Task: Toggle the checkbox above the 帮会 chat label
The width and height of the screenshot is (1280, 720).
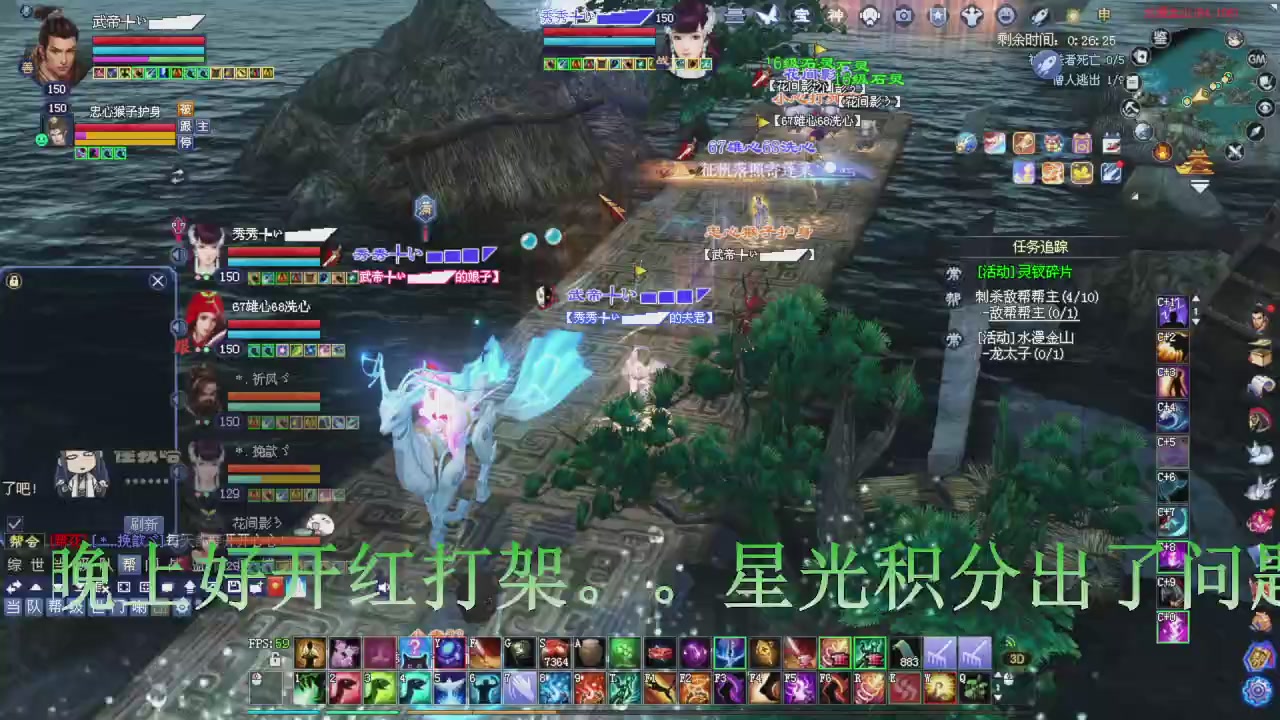Action: click(15, 523)
